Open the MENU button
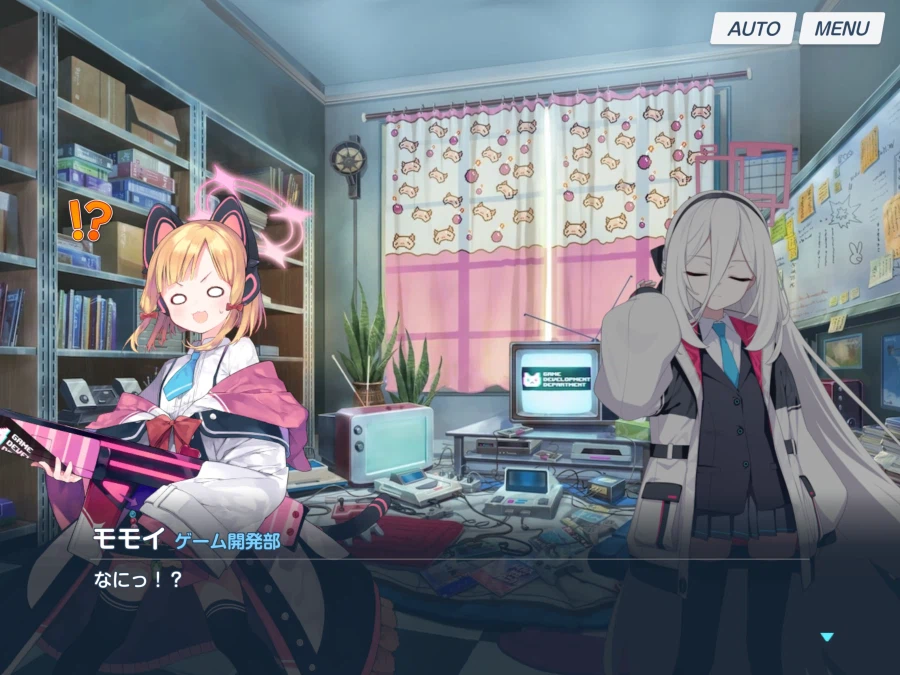900x675 pixels. tap(841, 28)
